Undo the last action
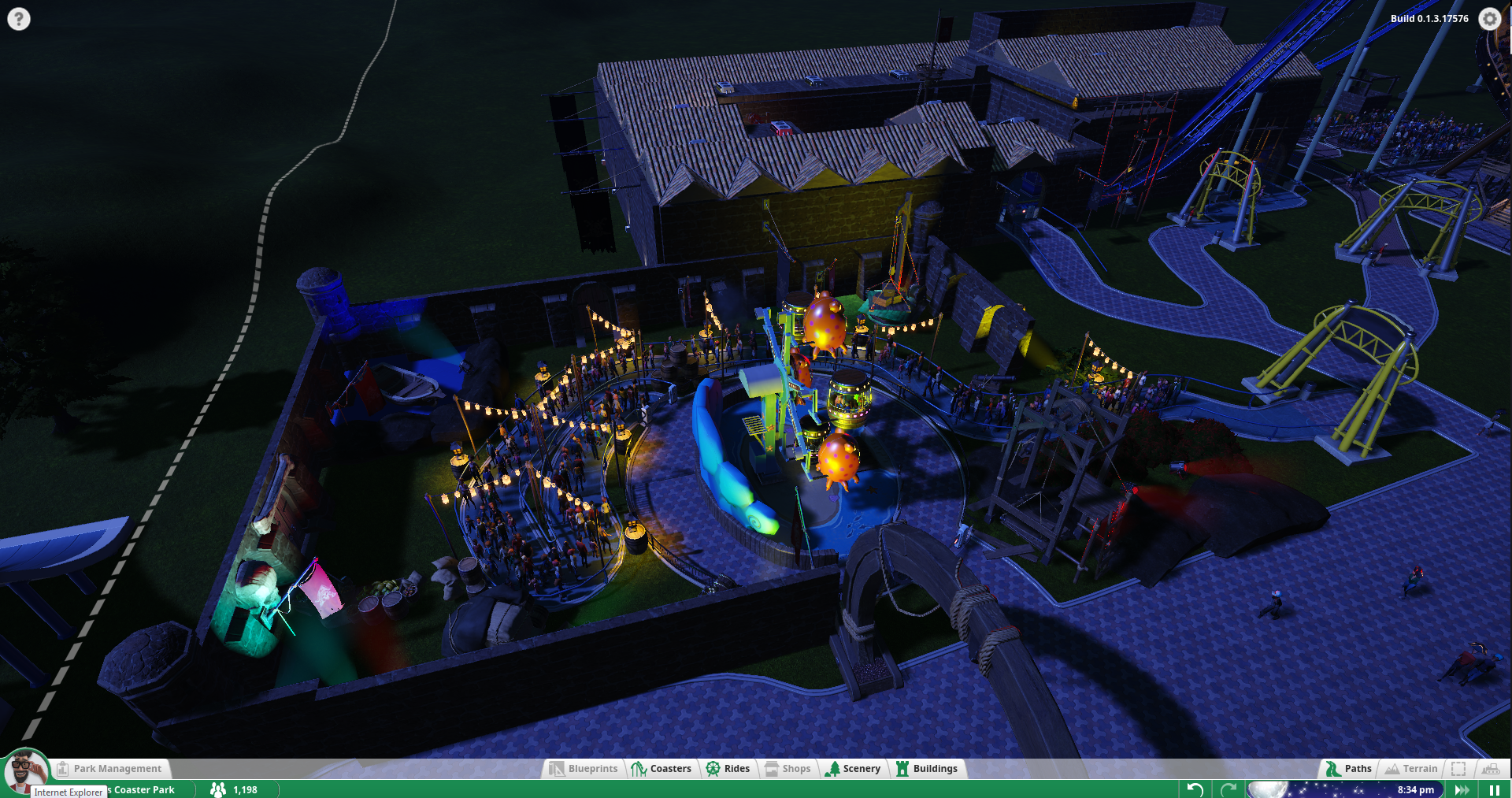Screen dimensions: 1512x798 pos(1195,789)
